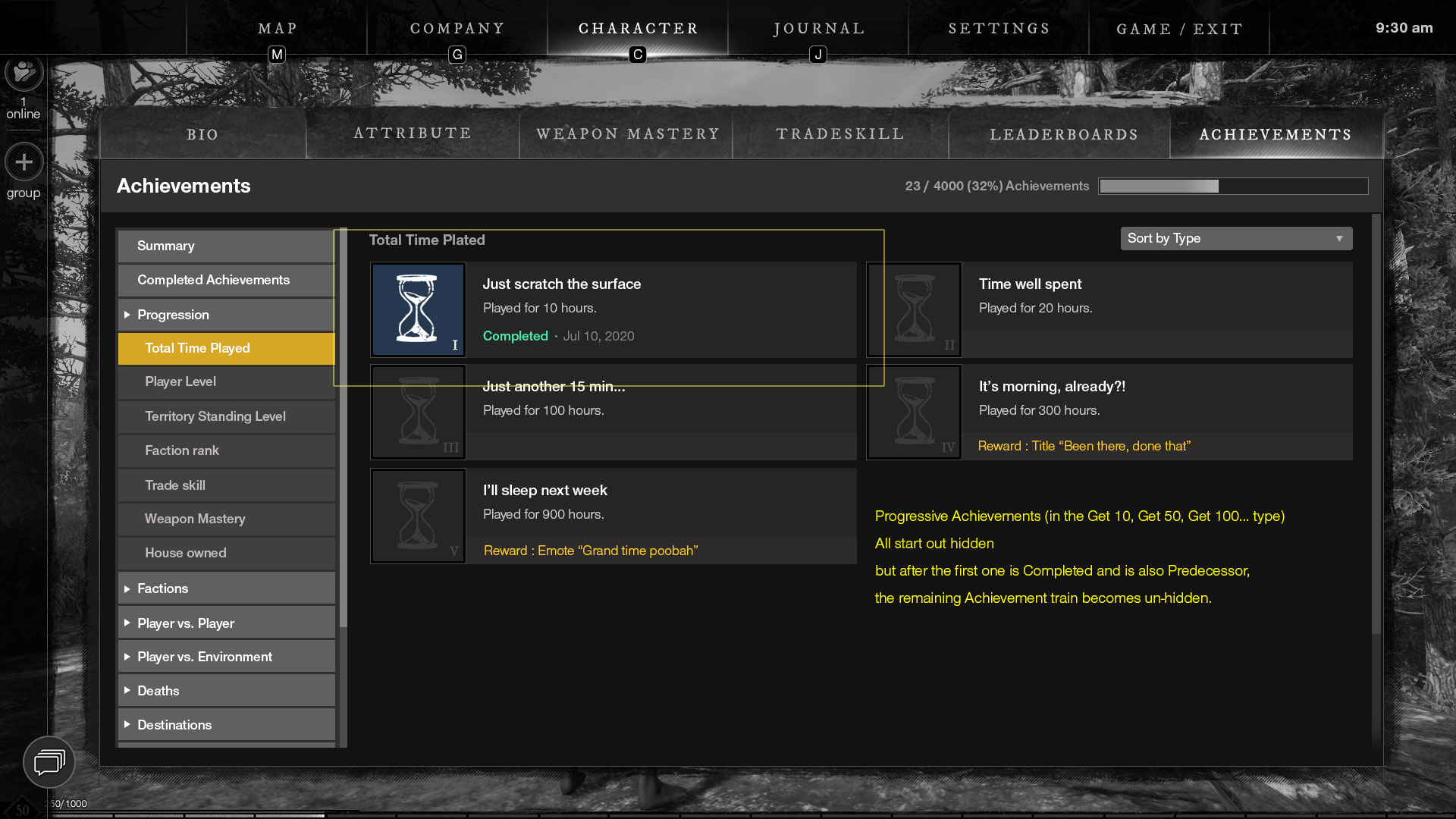The height and width of the screenshot is (819, 1456).
Task: Select Summary in the achievements sidebar
Action: click(x=226, y=246)
